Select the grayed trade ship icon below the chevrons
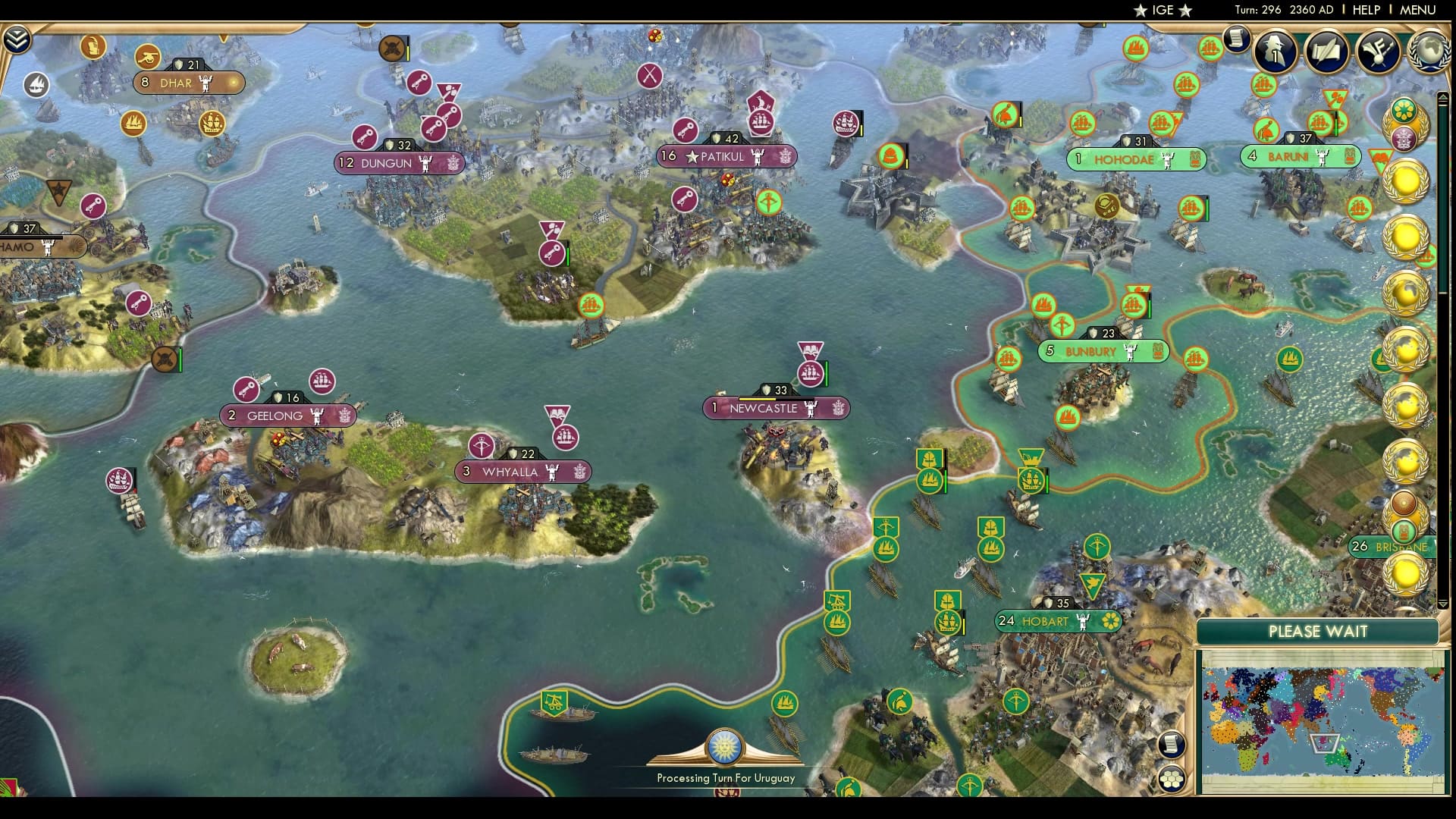The width and height of the screenshot is (1456, 819). click(36, 83)
